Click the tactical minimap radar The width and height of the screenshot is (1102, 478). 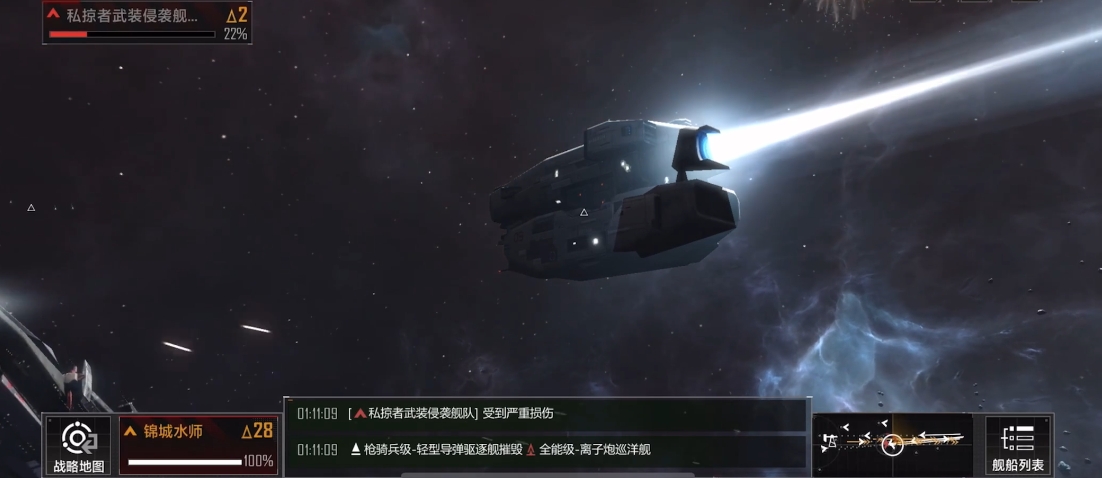point(892,443)
